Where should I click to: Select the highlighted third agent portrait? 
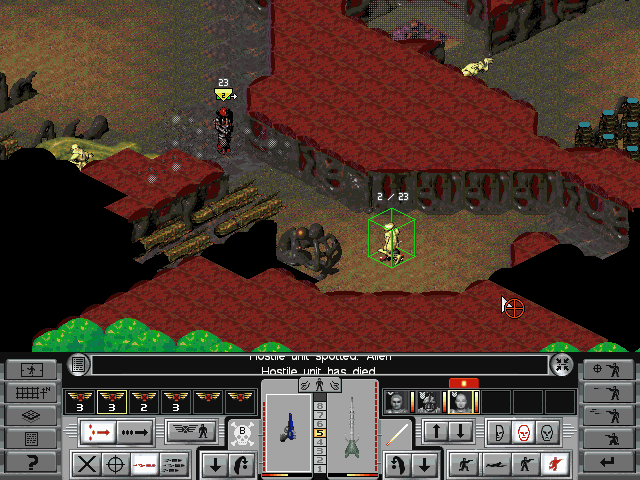point(461,402)
